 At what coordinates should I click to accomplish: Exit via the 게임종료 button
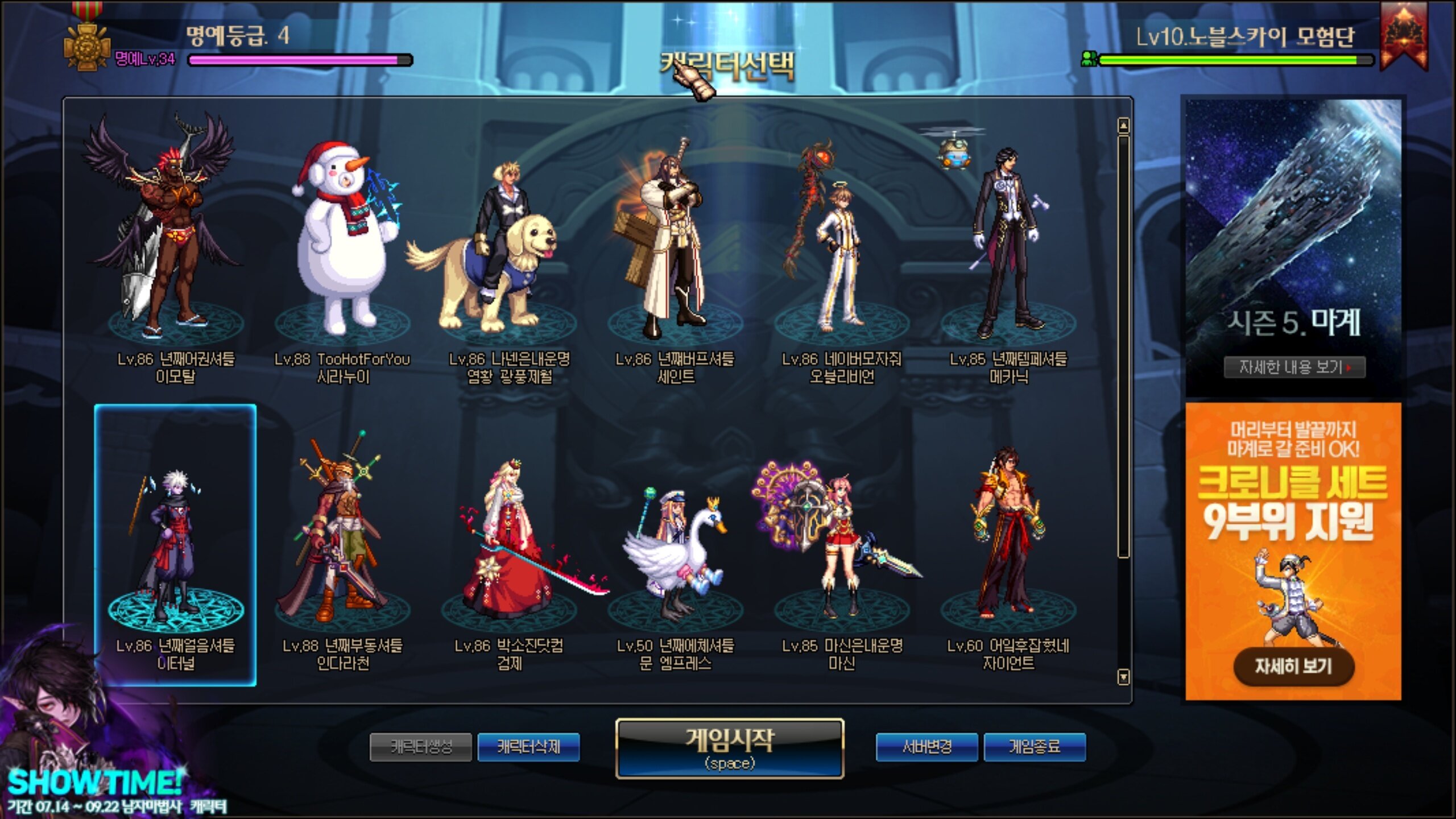1034,747
